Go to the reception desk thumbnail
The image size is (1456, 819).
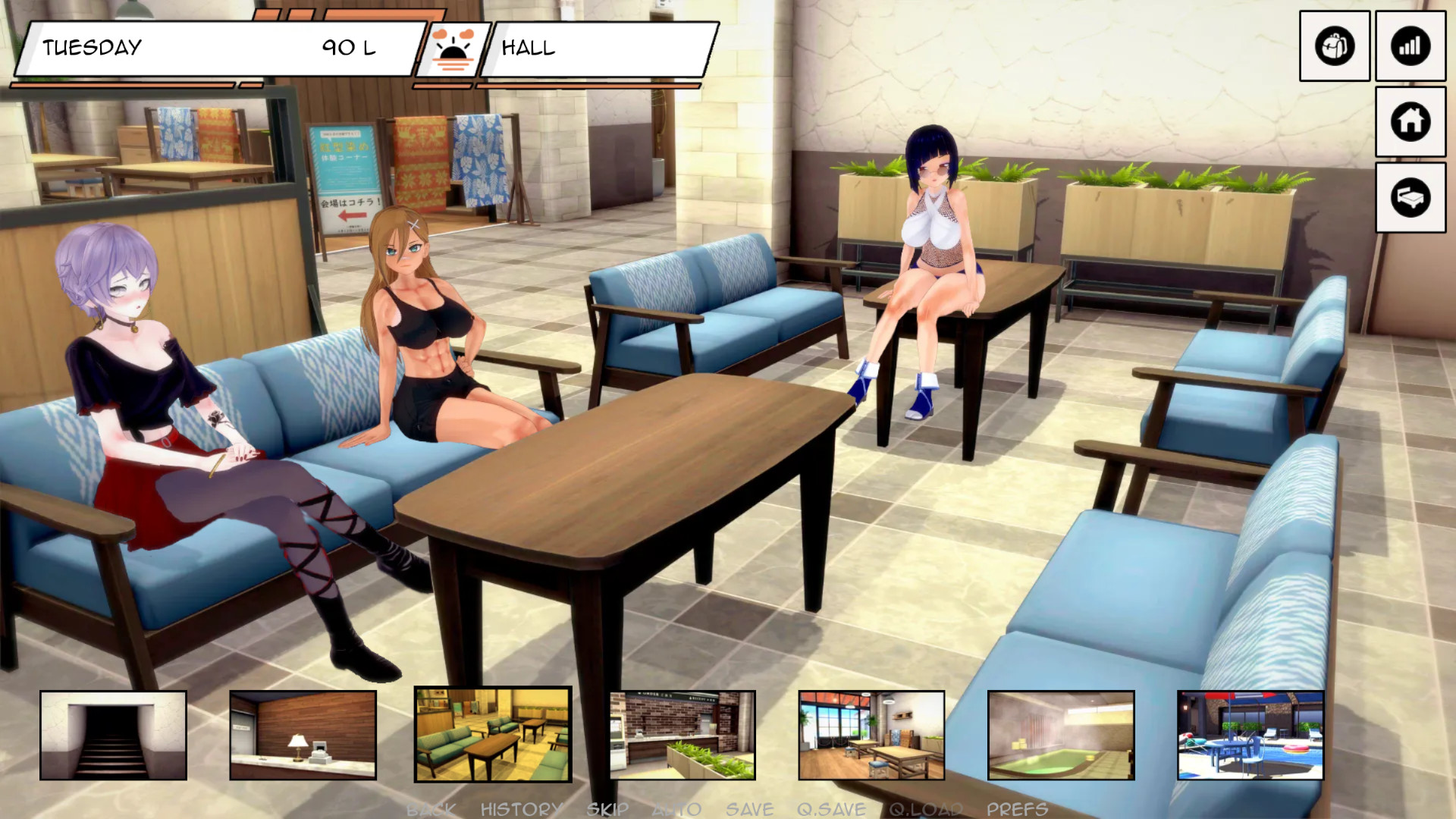(303, 735)
